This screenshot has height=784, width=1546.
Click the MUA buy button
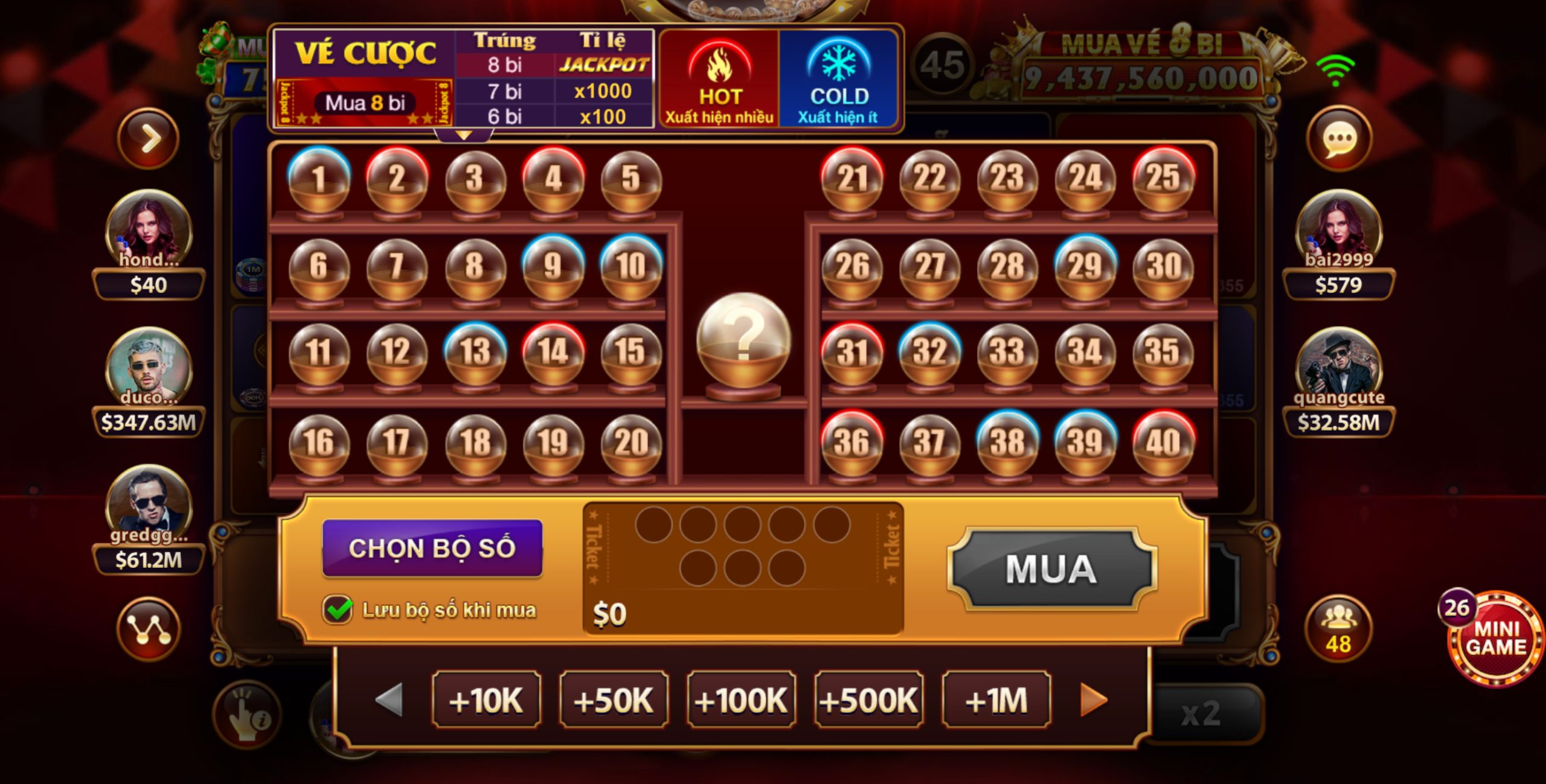pos(1051,569)
